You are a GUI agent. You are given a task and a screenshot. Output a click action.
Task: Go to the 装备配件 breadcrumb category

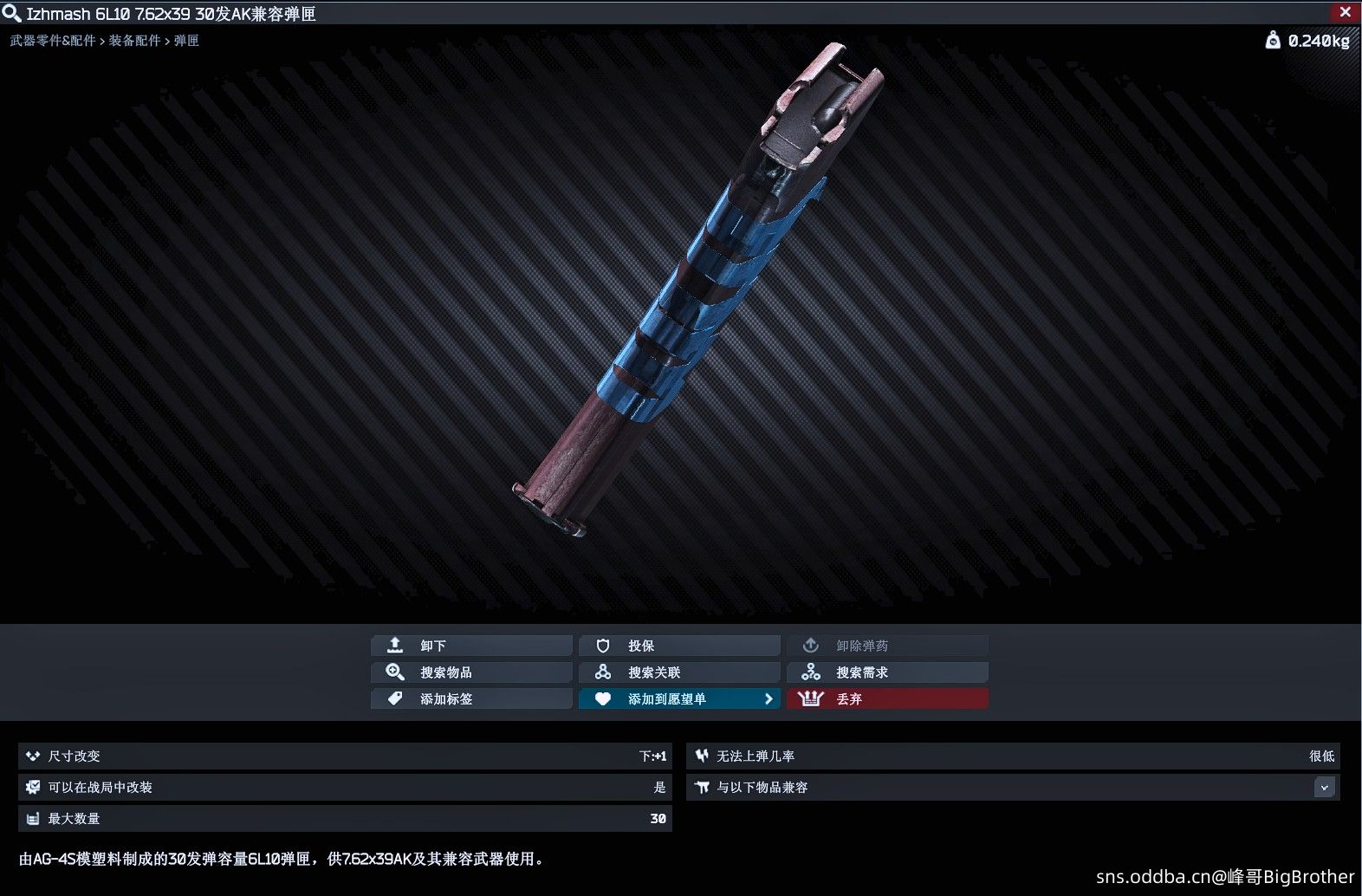[134, 41]
